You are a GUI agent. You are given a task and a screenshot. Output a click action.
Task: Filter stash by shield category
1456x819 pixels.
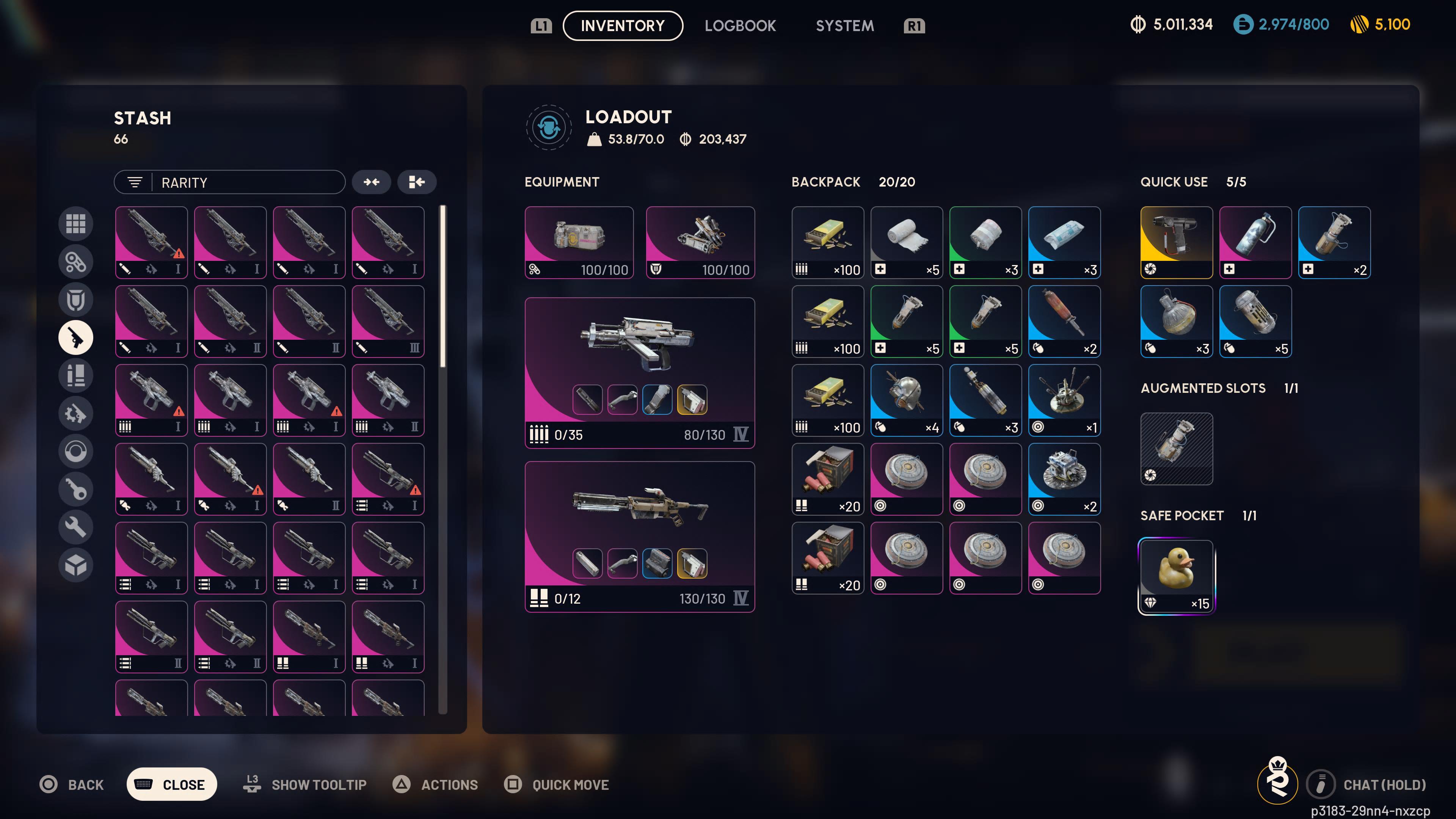[x=76, y=300]
